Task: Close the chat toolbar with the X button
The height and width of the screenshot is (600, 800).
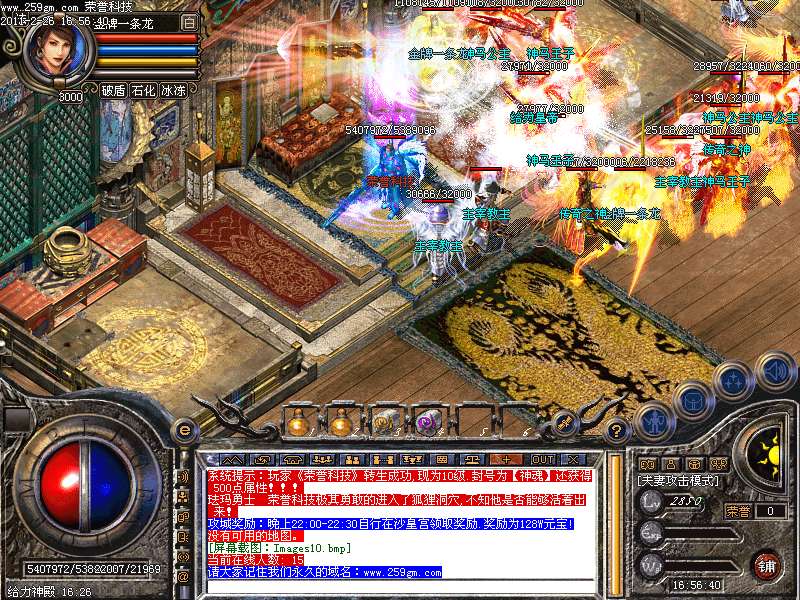Action: (x=575, y=459)
